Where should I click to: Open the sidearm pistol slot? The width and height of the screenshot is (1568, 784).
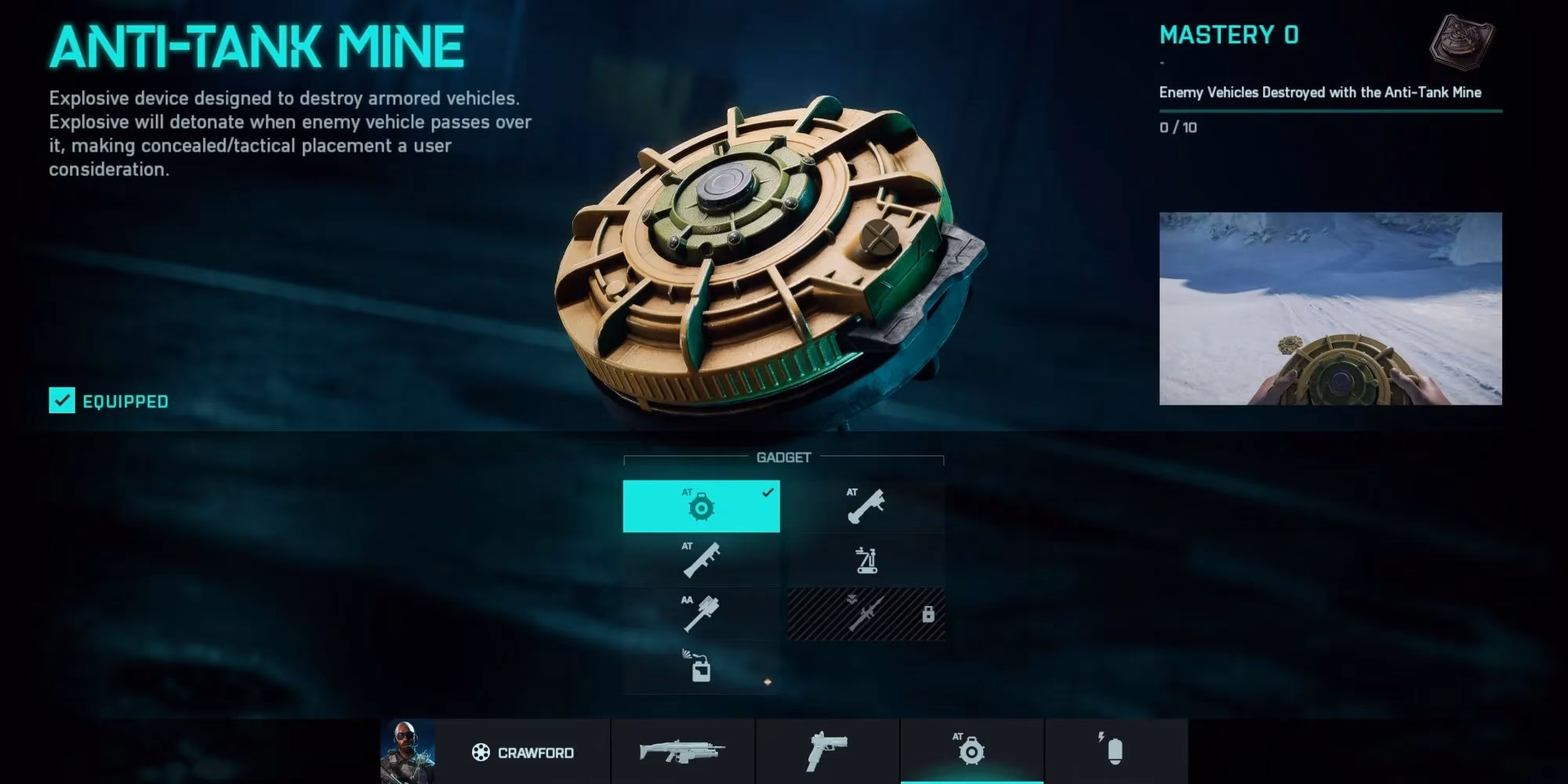point(825,753)
